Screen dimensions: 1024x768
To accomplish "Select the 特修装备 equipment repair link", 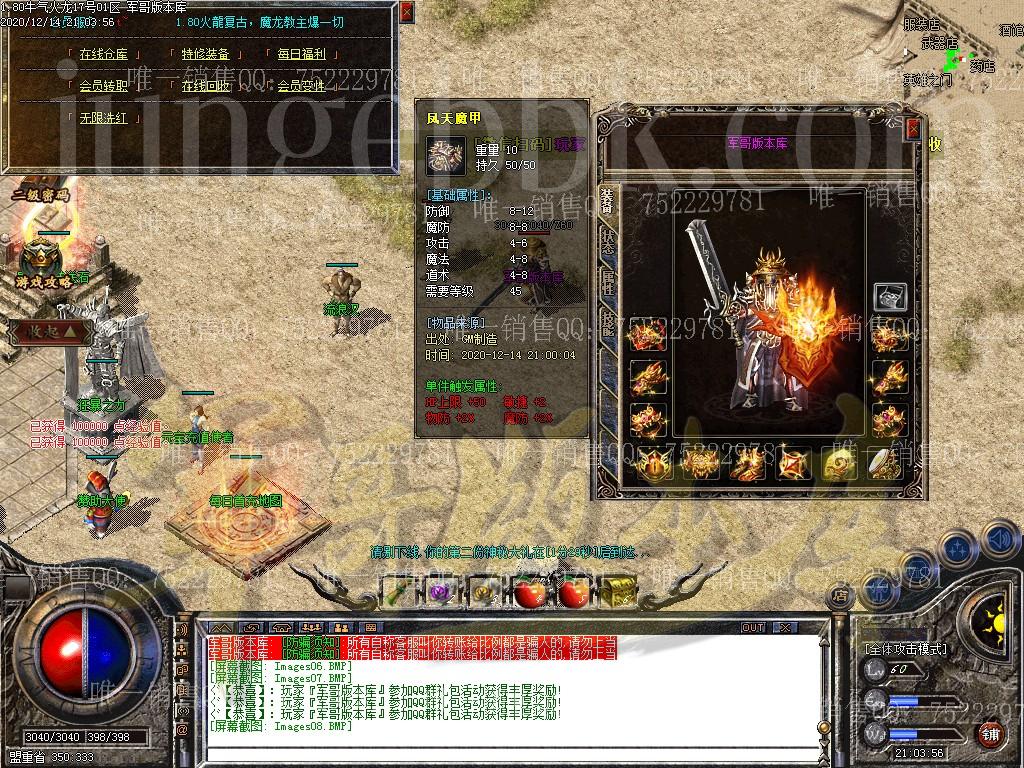I will pos(205,55).
